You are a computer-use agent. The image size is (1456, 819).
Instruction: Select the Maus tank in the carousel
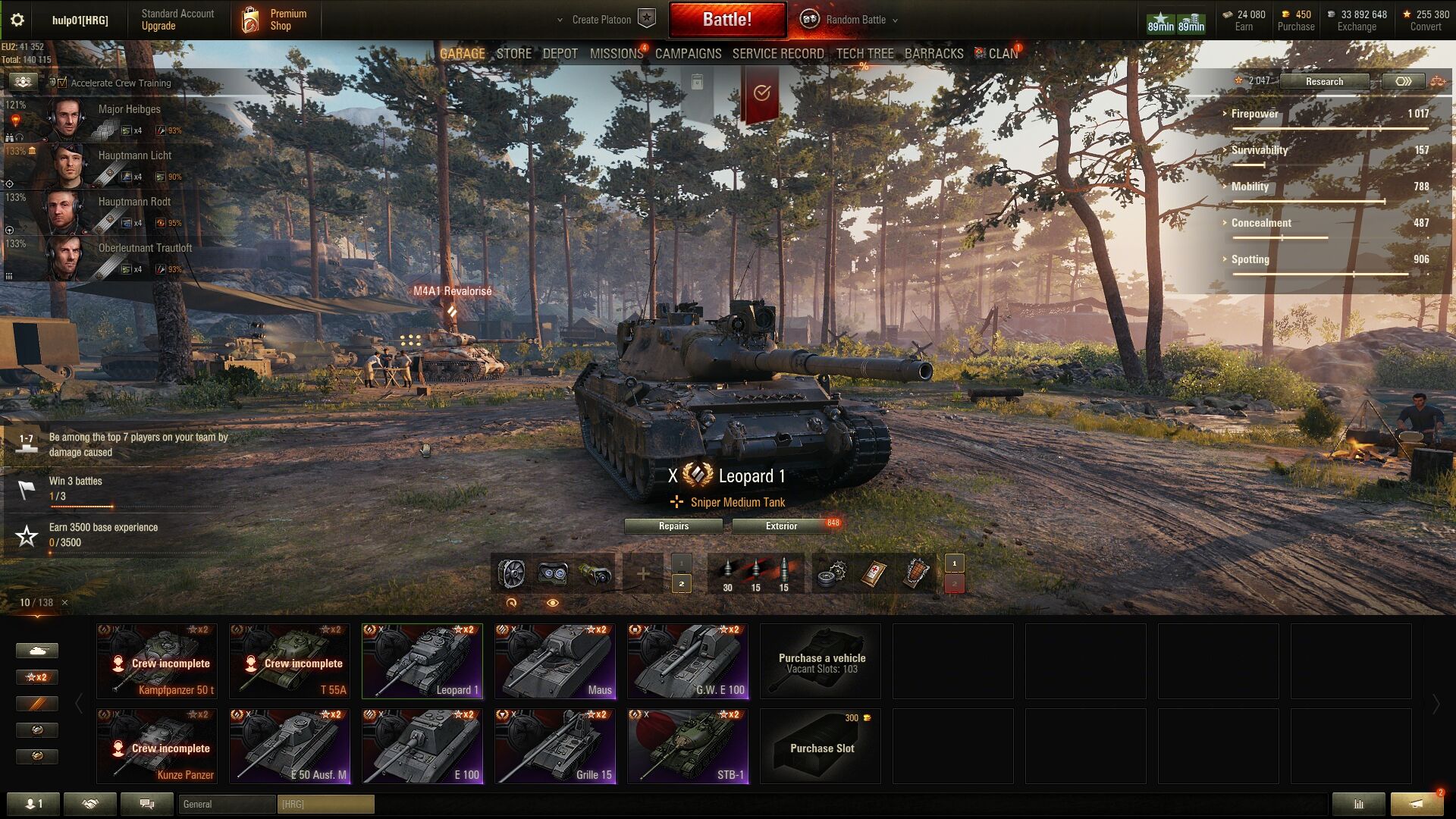coord(555,661)
